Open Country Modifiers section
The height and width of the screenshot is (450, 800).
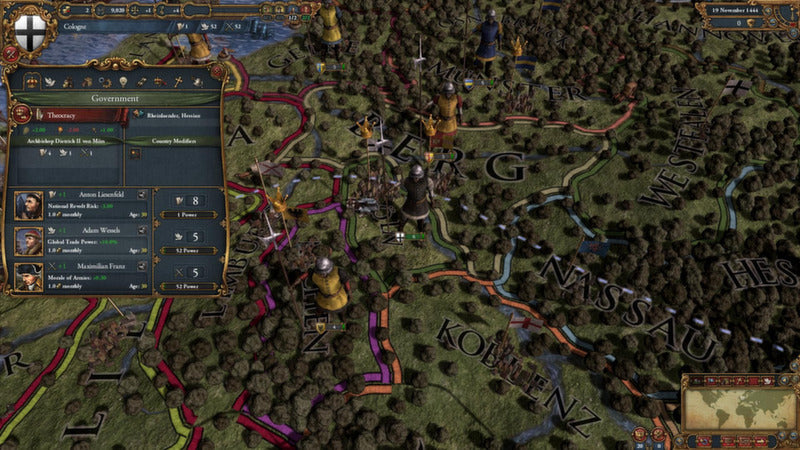172,140
